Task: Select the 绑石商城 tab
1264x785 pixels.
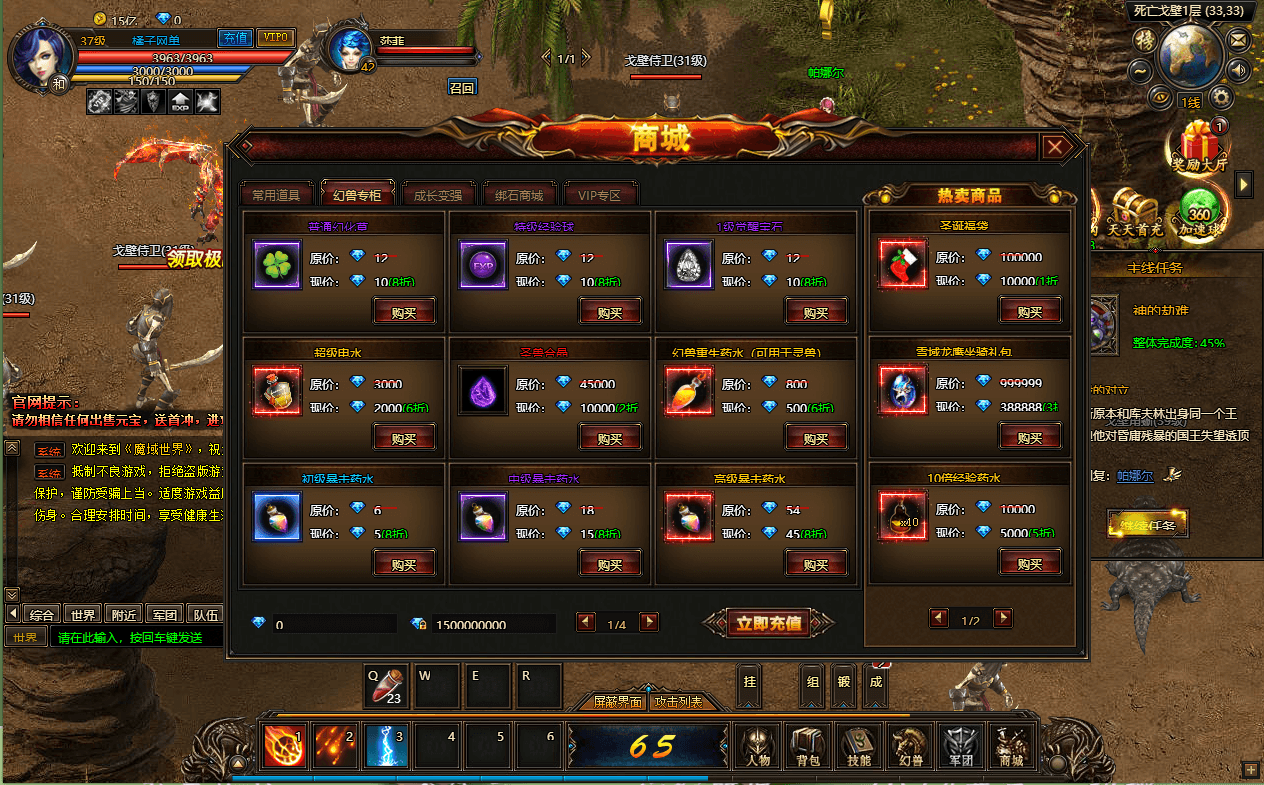Action: click(519, 195)
